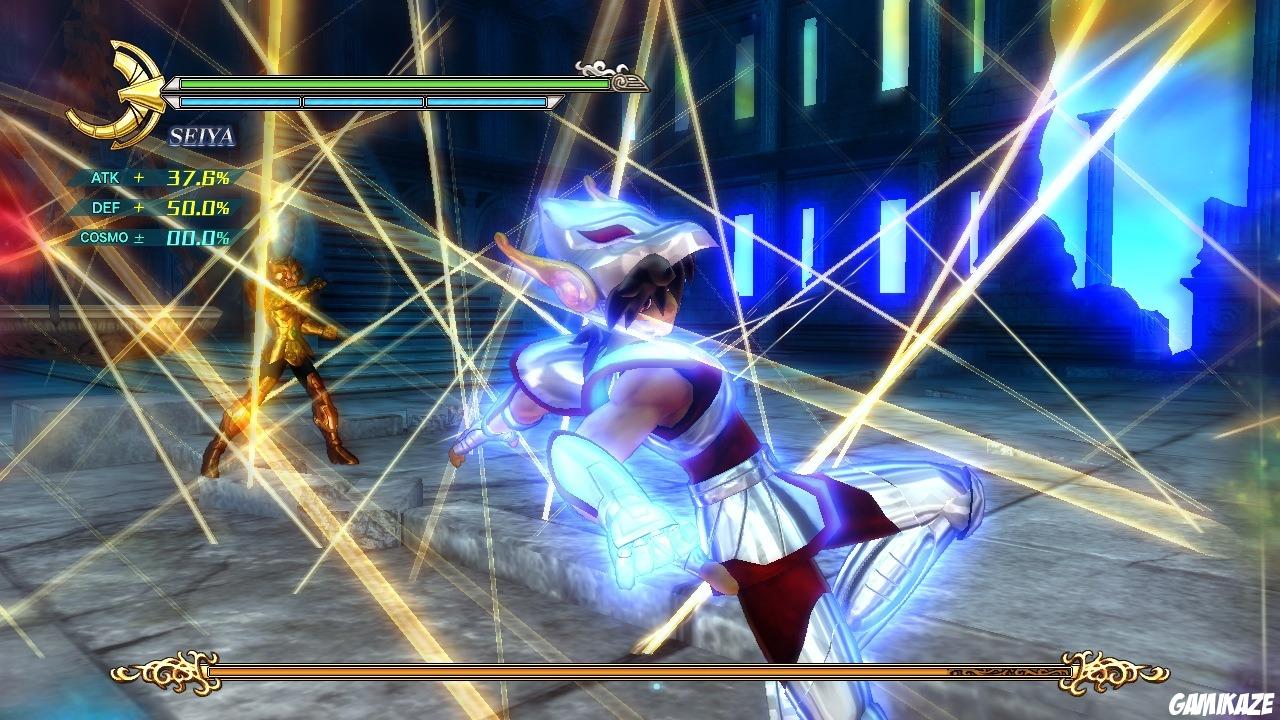
Task: Click the DEF stat label icon
Action: [x=106, y=207]
